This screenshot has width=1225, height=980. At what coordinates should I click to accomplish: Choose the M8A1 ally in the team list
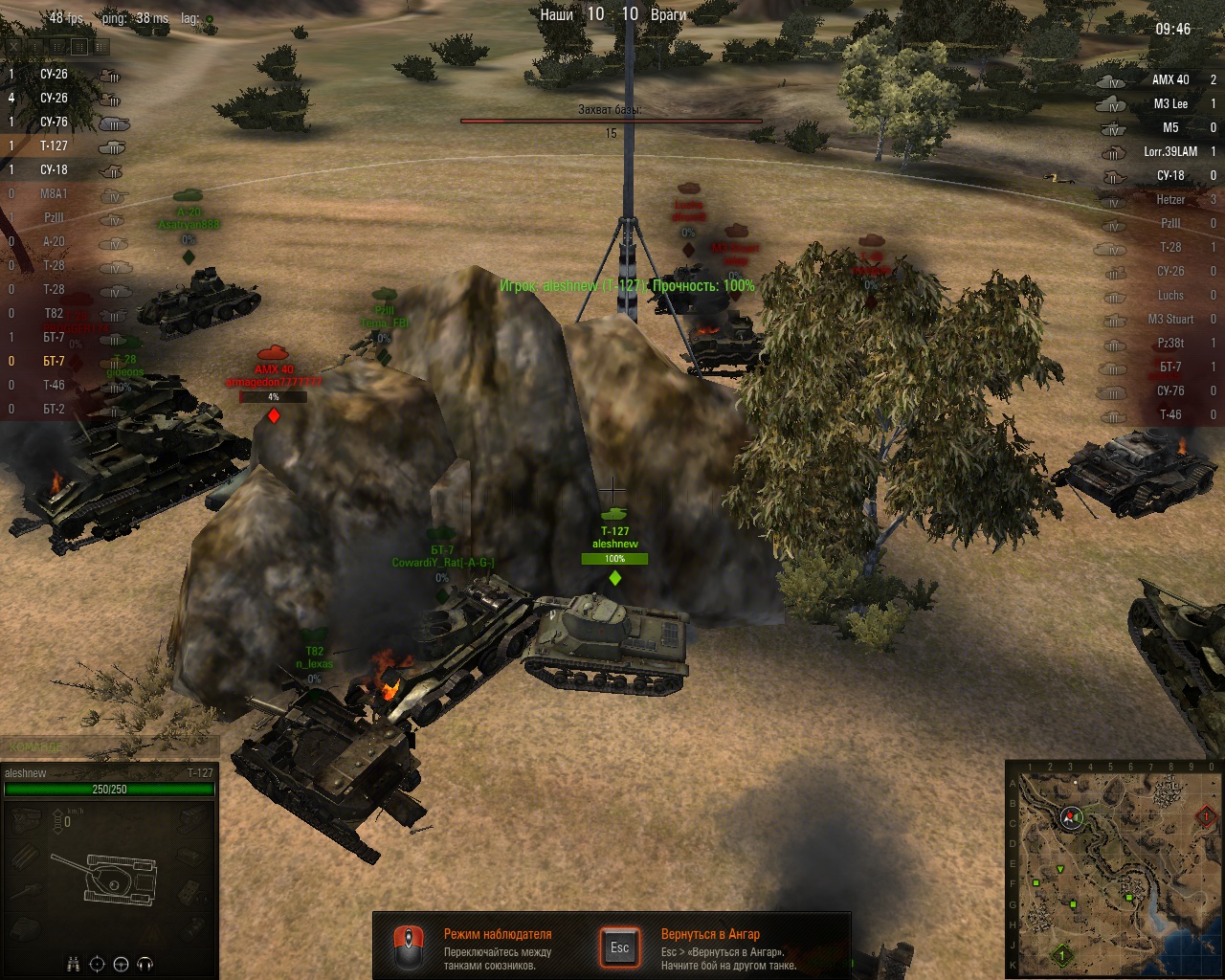pos(57,194)
